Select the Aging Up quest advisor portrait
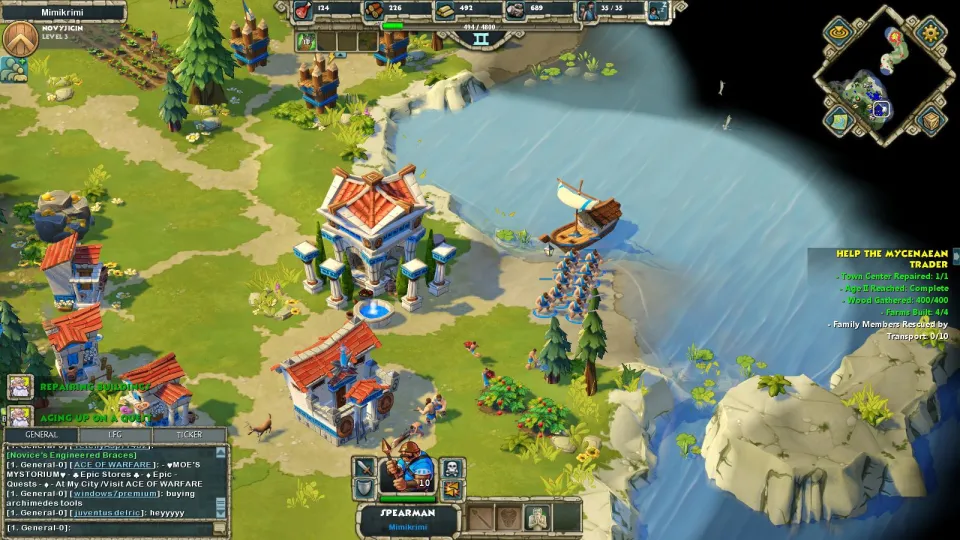This screenshot has height=540, width=960. pyautogui.click(x=20, y=416)
